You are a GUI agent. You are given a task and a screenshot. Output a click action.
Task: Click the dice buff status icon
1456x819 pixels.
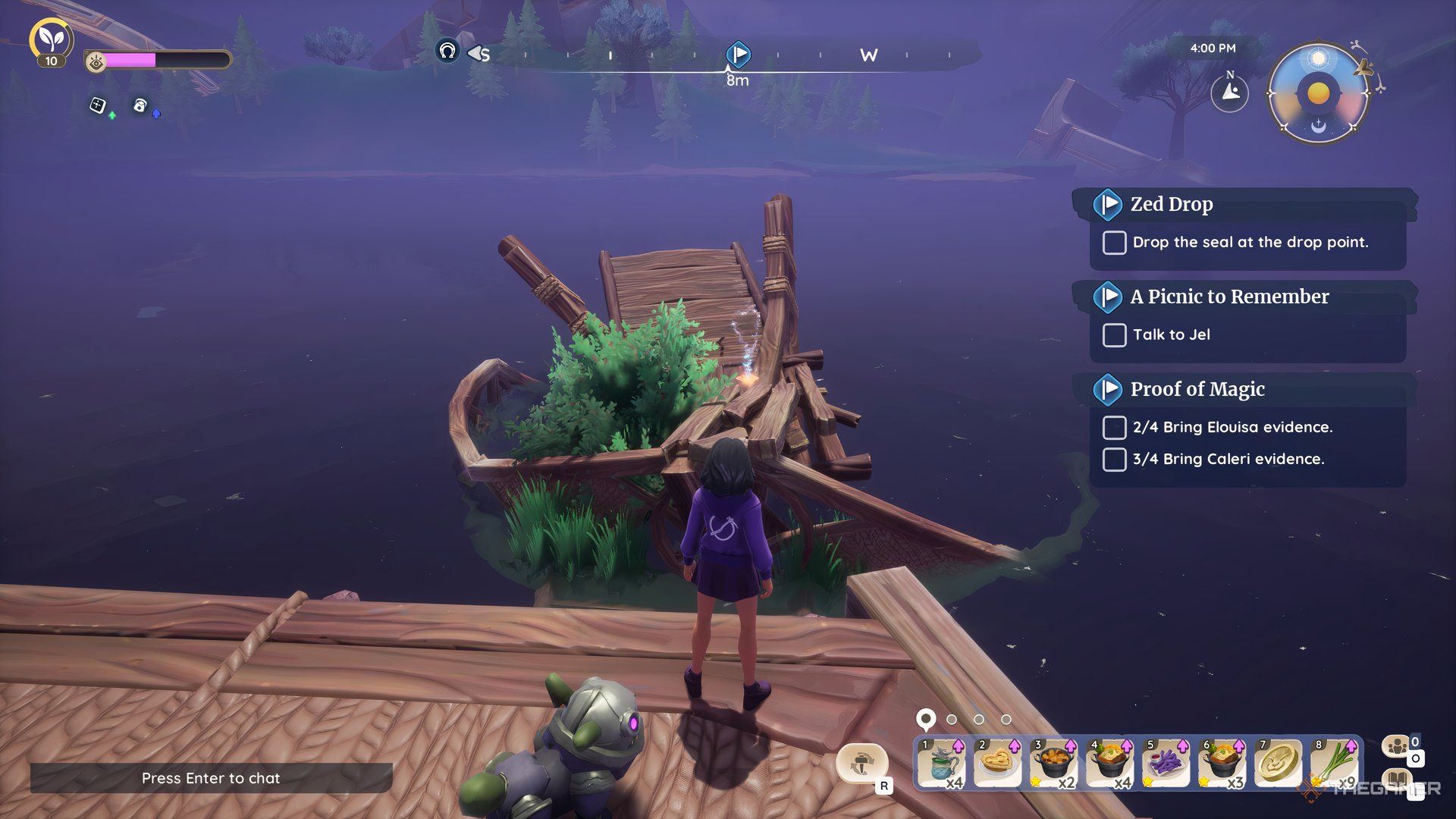pos(98,105)
